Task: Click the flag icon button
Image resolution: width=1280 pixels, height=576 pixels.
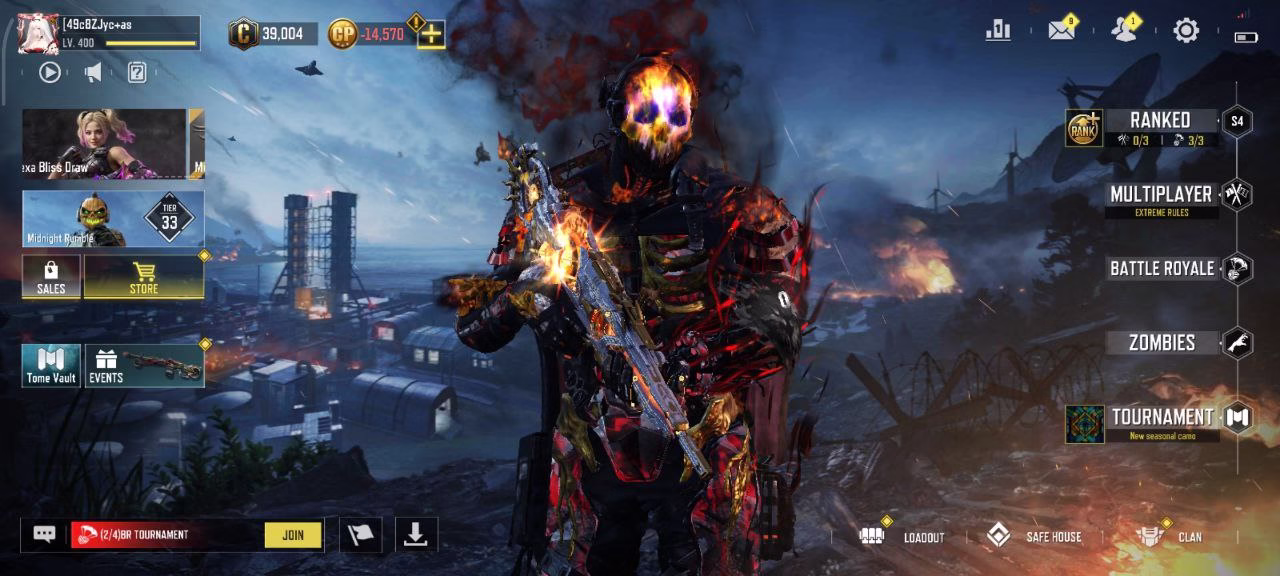Action: click(360, 535)
